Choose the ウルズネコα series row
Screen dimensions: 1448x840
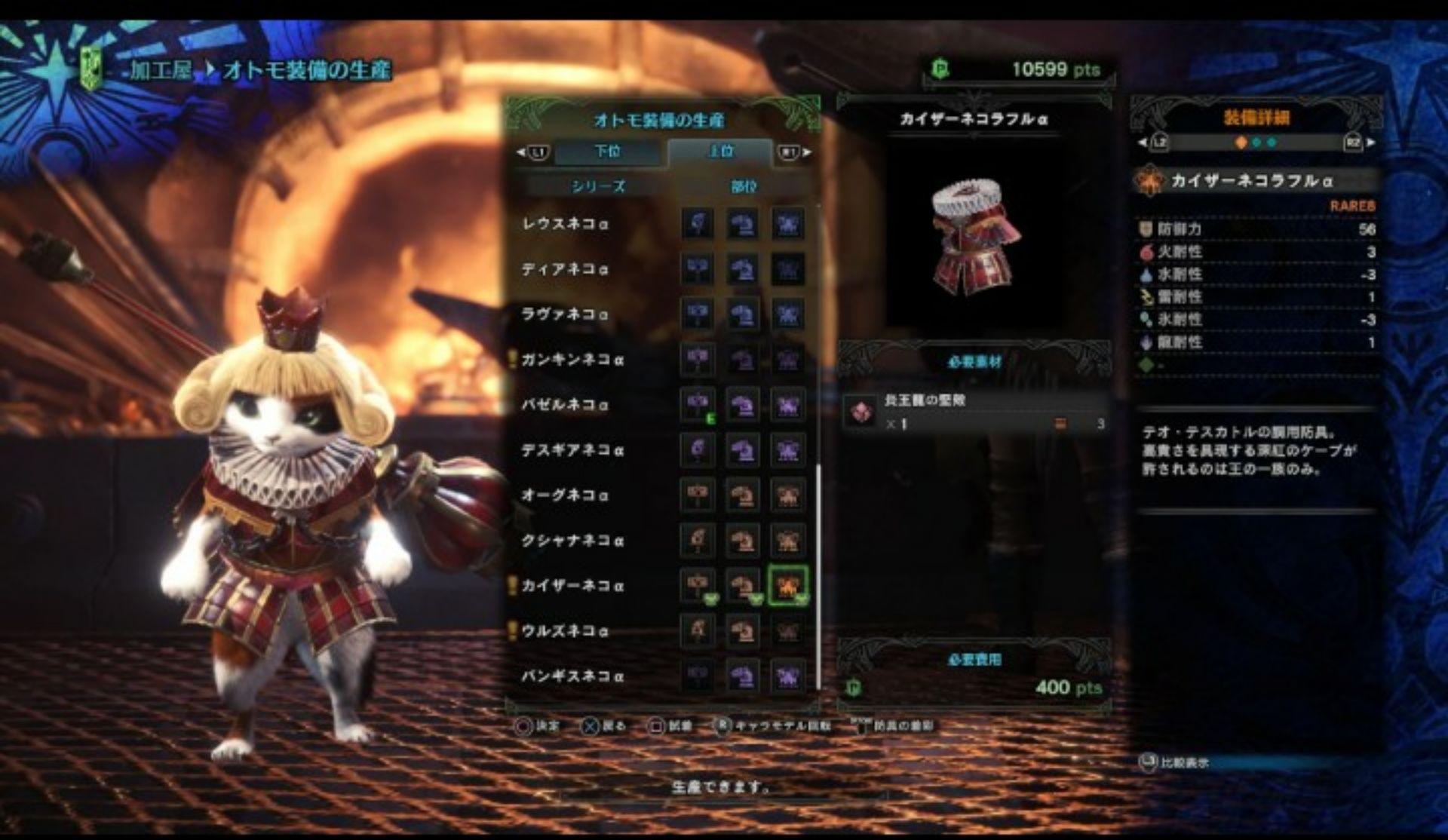tap(566, 631)
